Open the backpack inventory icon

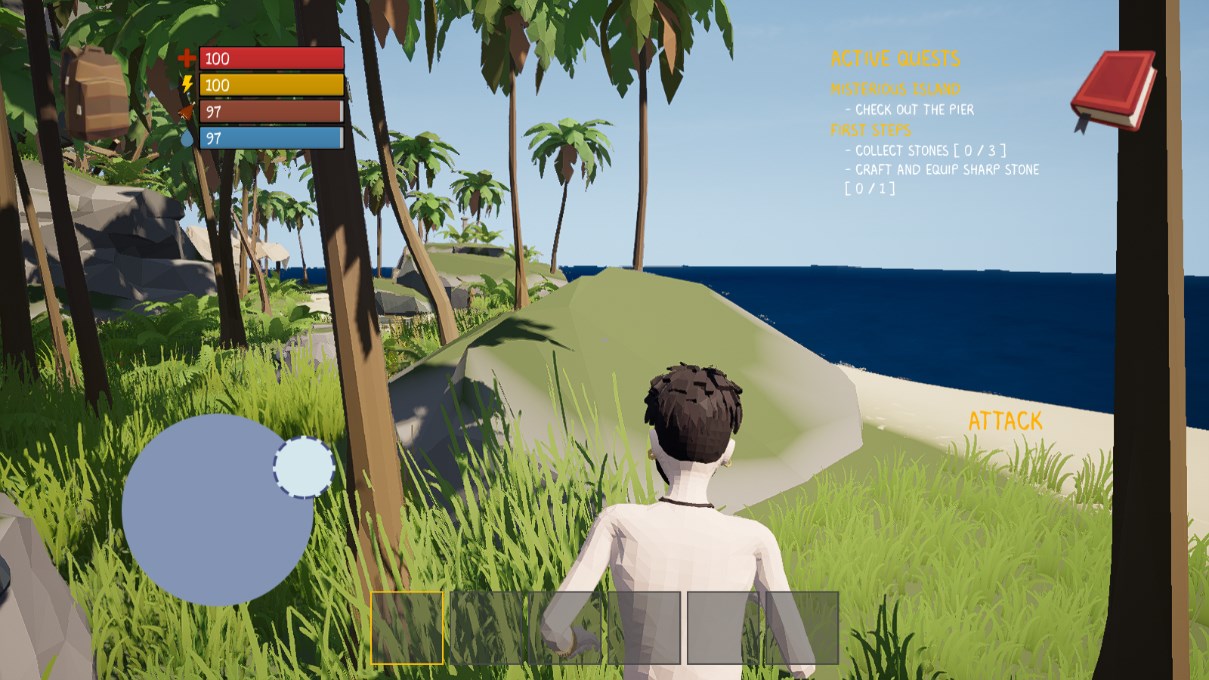point(96,92)
